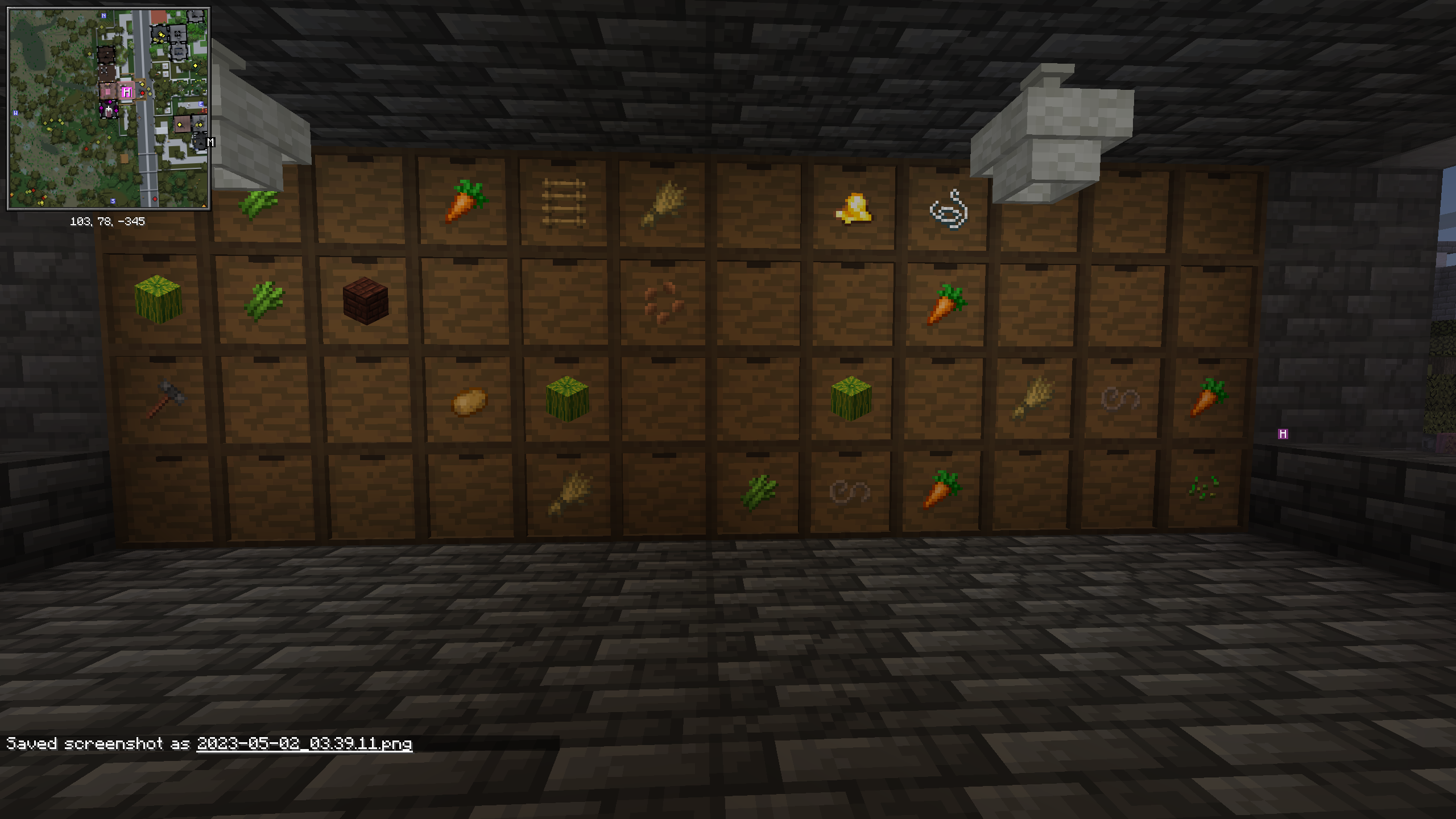Click the pink H waypoint on the minimap
This screenshot has width=1456, height=819.
click(x=126, y=91)
